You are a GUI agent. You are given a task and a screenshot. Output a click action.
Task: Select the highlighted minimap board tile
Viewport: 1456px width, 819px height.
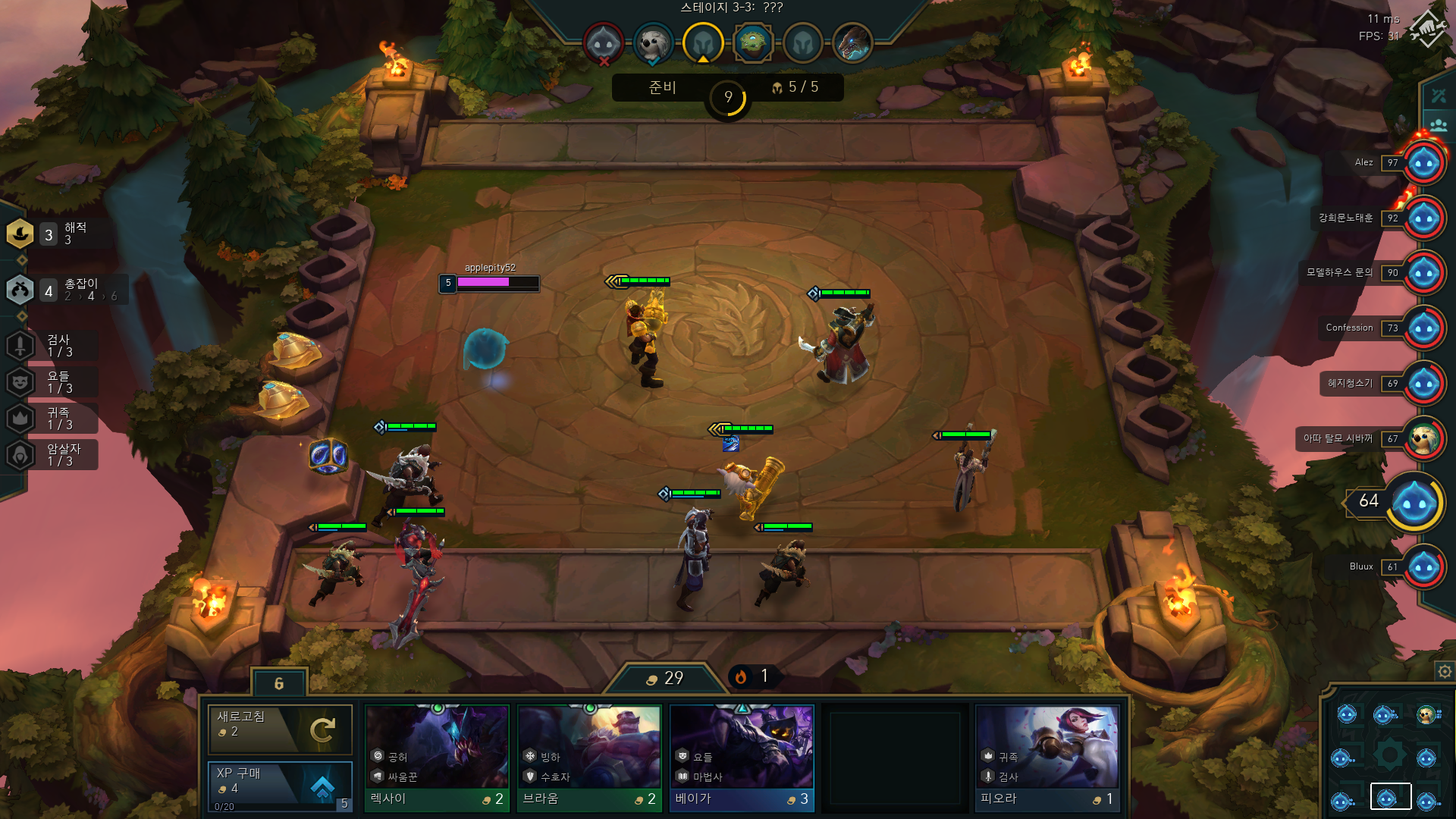tap(1390, 797)
